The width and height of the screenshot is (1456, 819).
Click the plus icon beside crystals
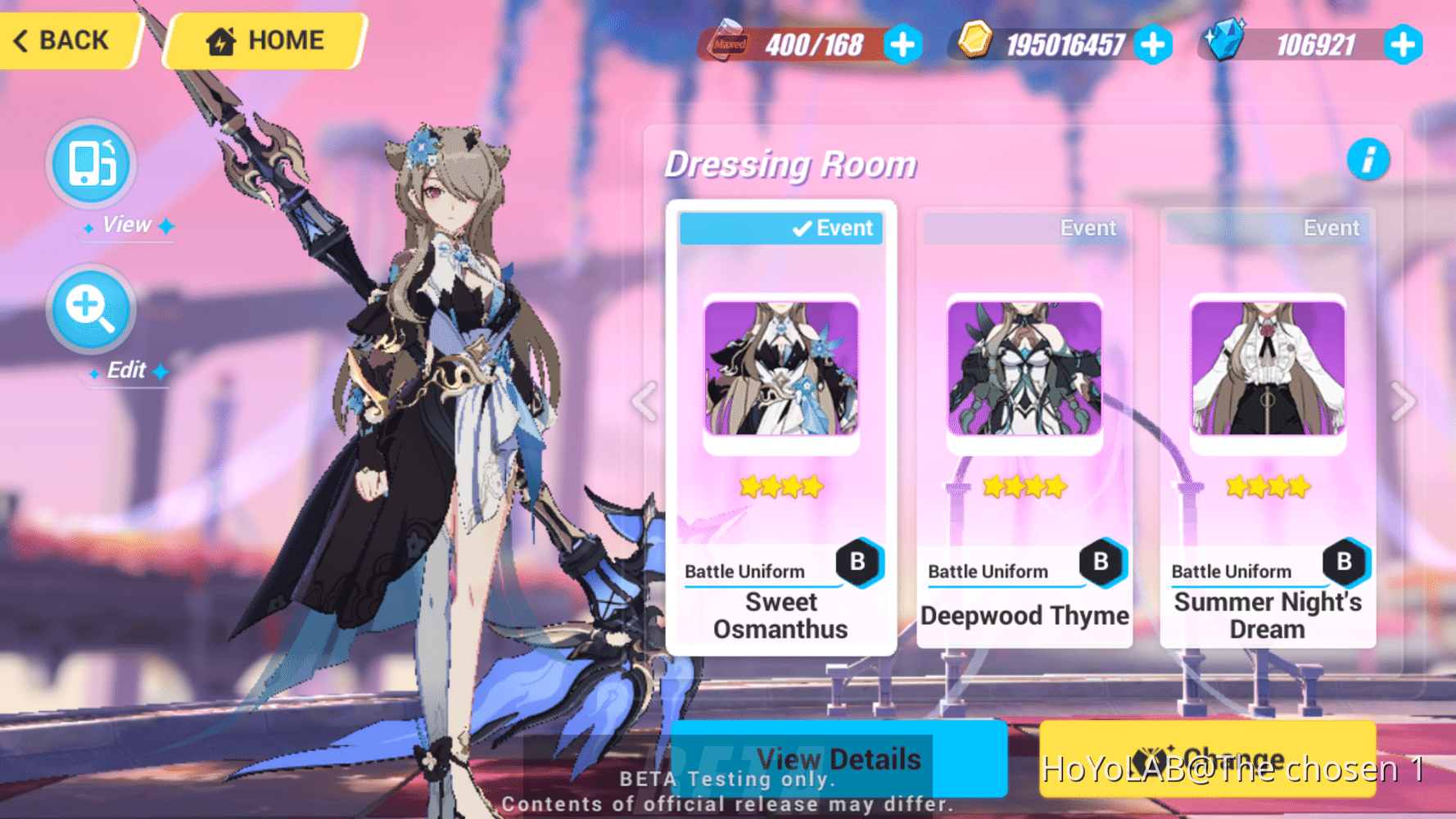1404,45
